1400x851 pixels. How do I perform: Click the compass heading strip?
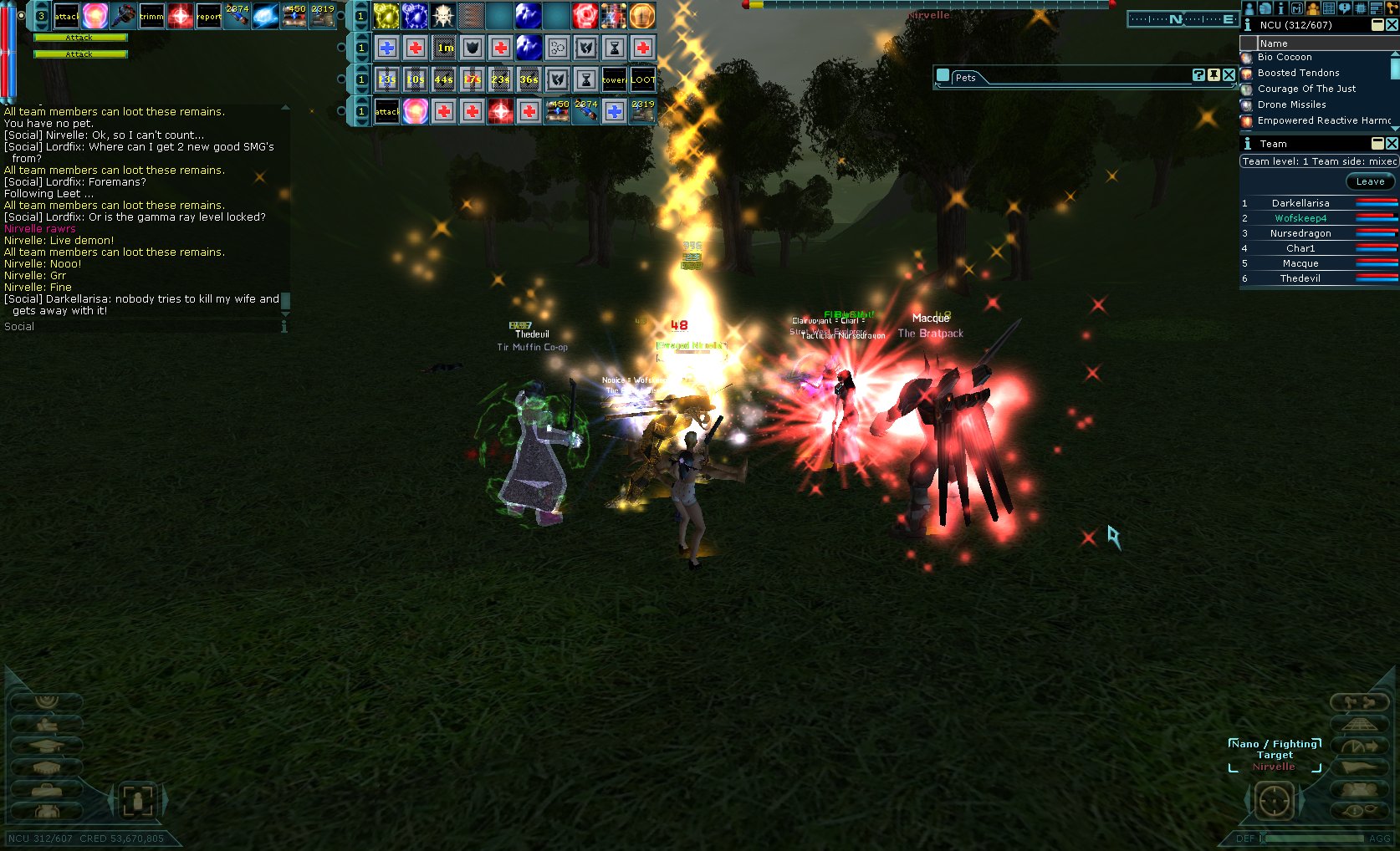point(1183,19)
